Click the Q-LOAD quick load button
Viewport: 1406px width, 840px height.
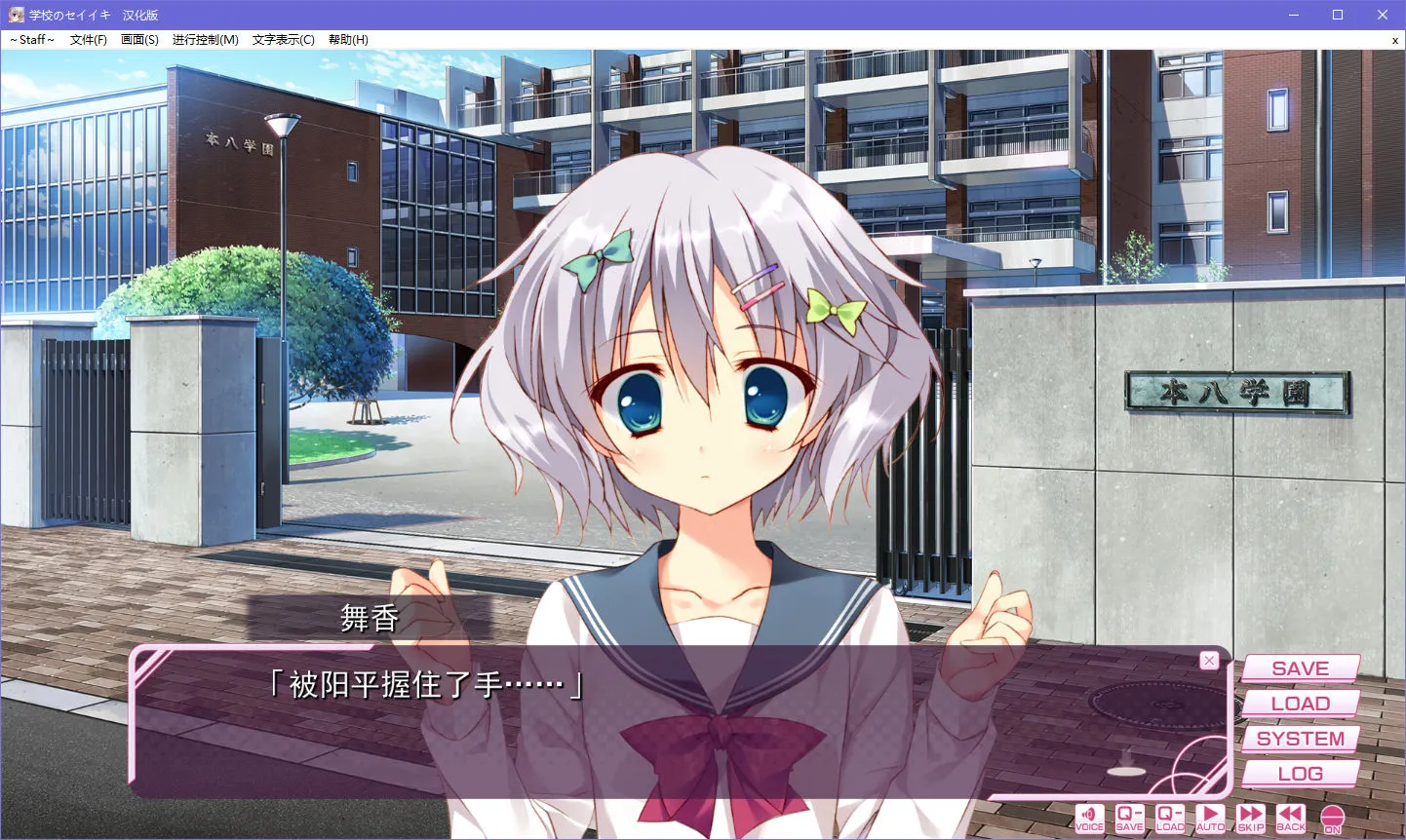[1169, 818]
